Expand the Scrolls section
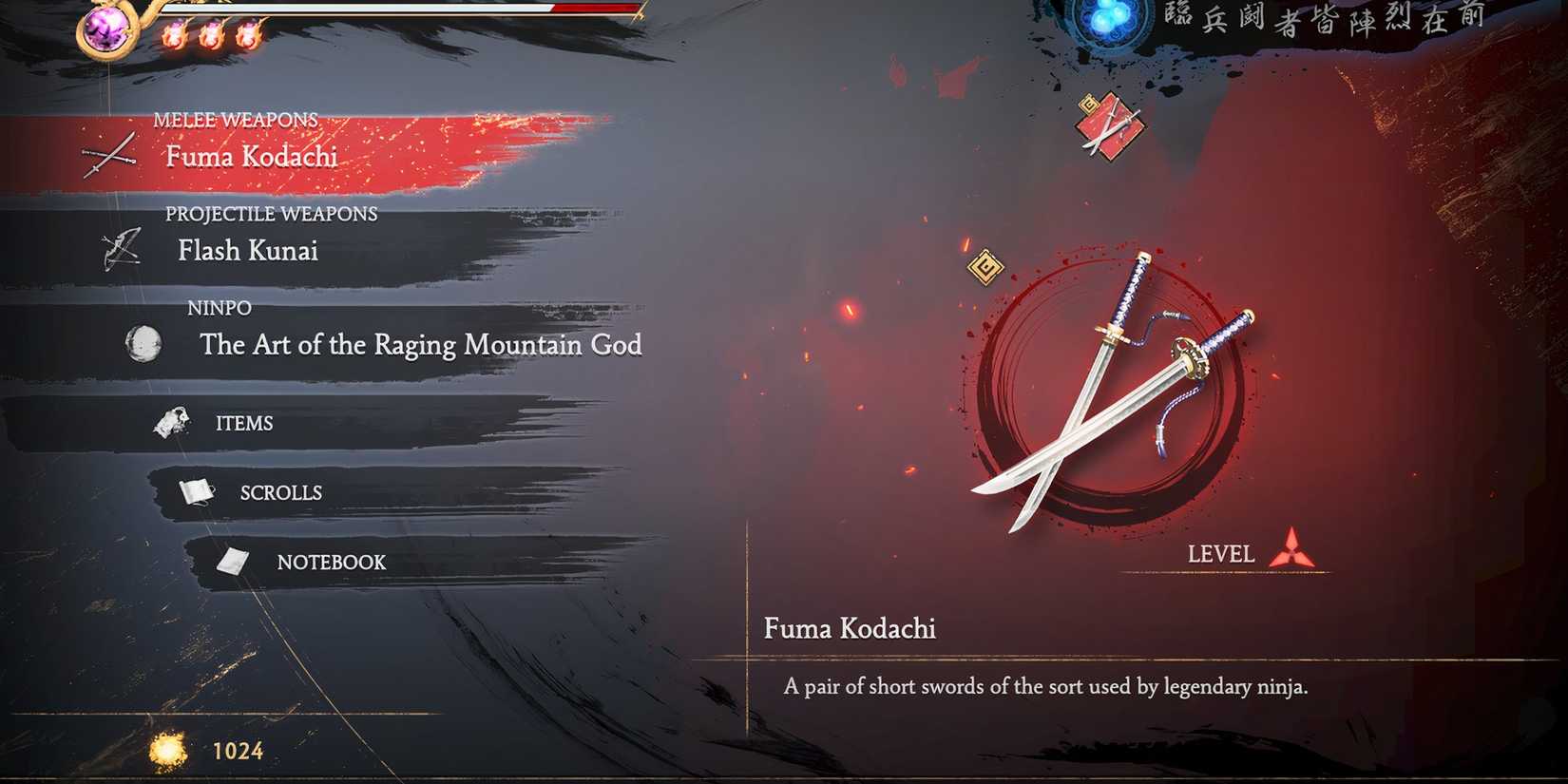Image resolution: width=1568 pixels, height=784 pixels. tap(279, 491)
